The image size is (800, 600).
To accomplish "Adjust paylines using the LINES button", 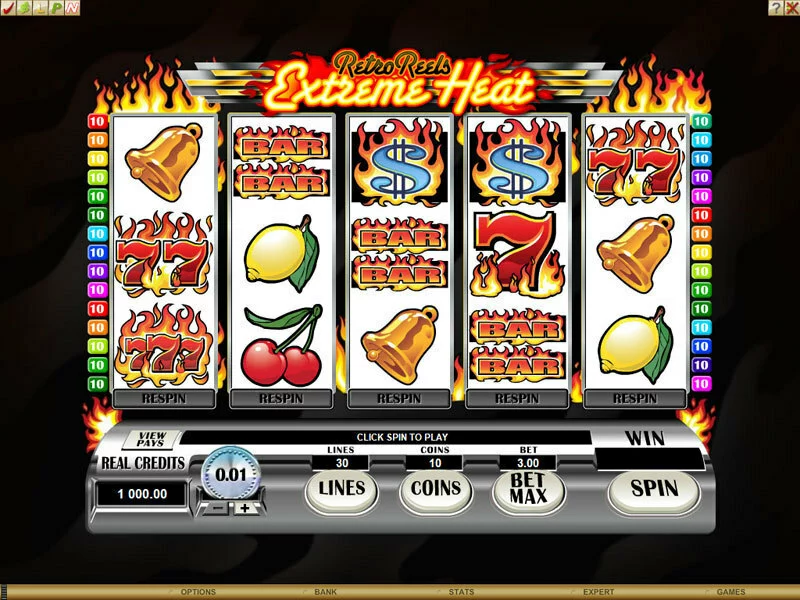I will 342,489.
